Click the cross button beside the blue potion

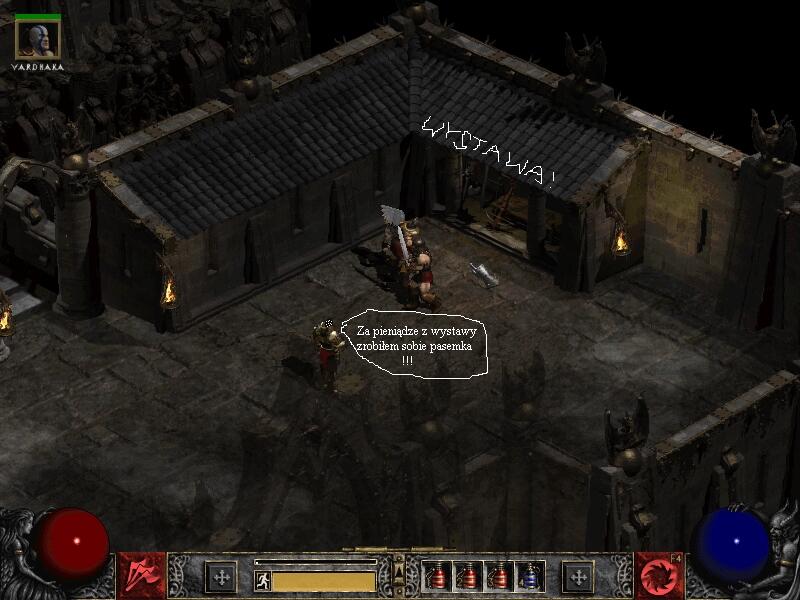coord(577,577)
